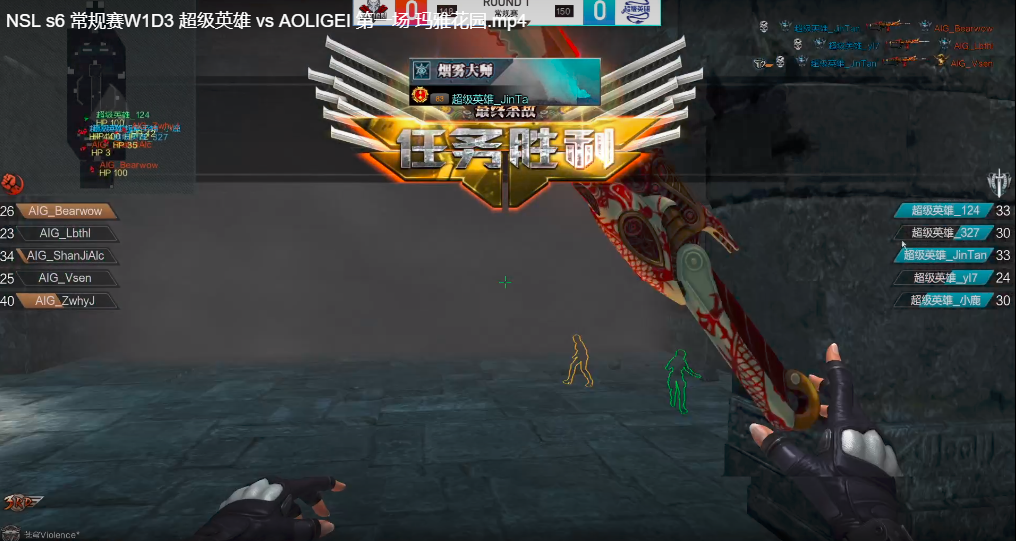
Task: Pick AIG_ZwhyJ from the left team
Action: pos(65,300)
